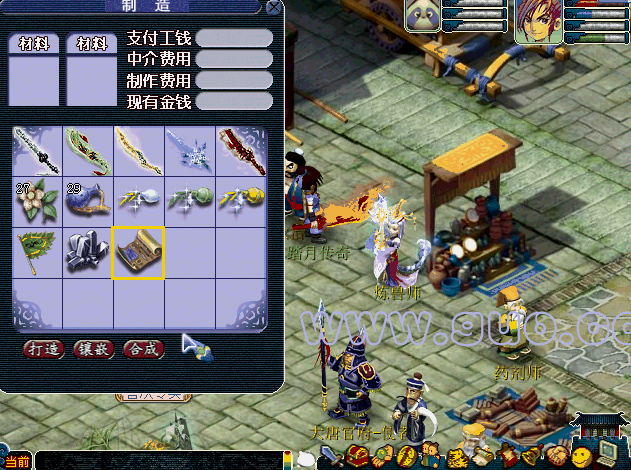Close the crafting (制造) window
This screenshot has height=470, width=631.
(274, 8)
